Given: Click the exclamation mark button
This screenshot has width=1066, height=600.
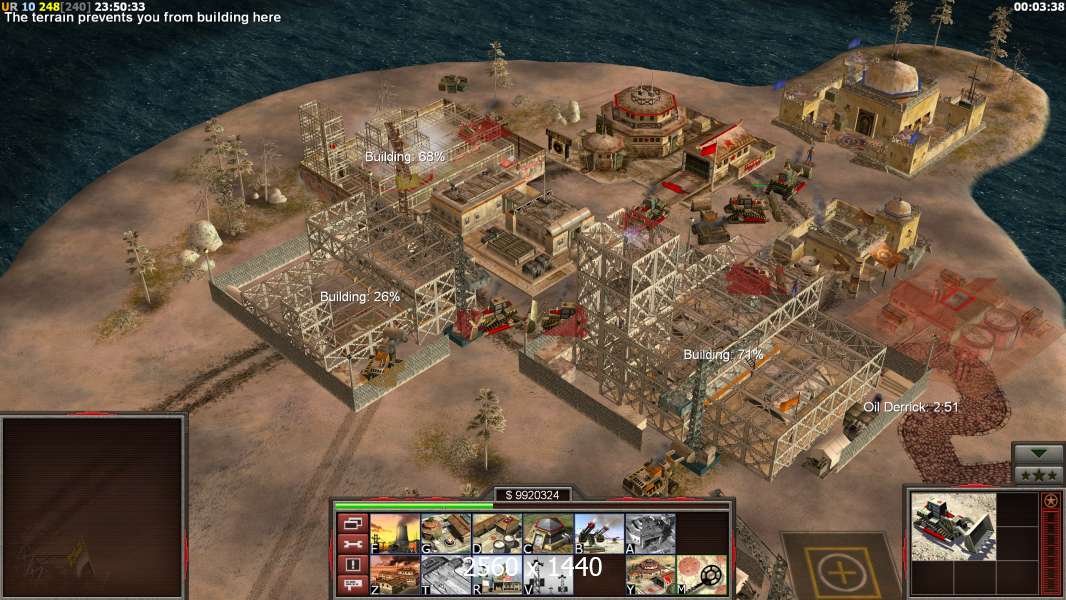Looking at the screenshot, I should click(351, 565).
